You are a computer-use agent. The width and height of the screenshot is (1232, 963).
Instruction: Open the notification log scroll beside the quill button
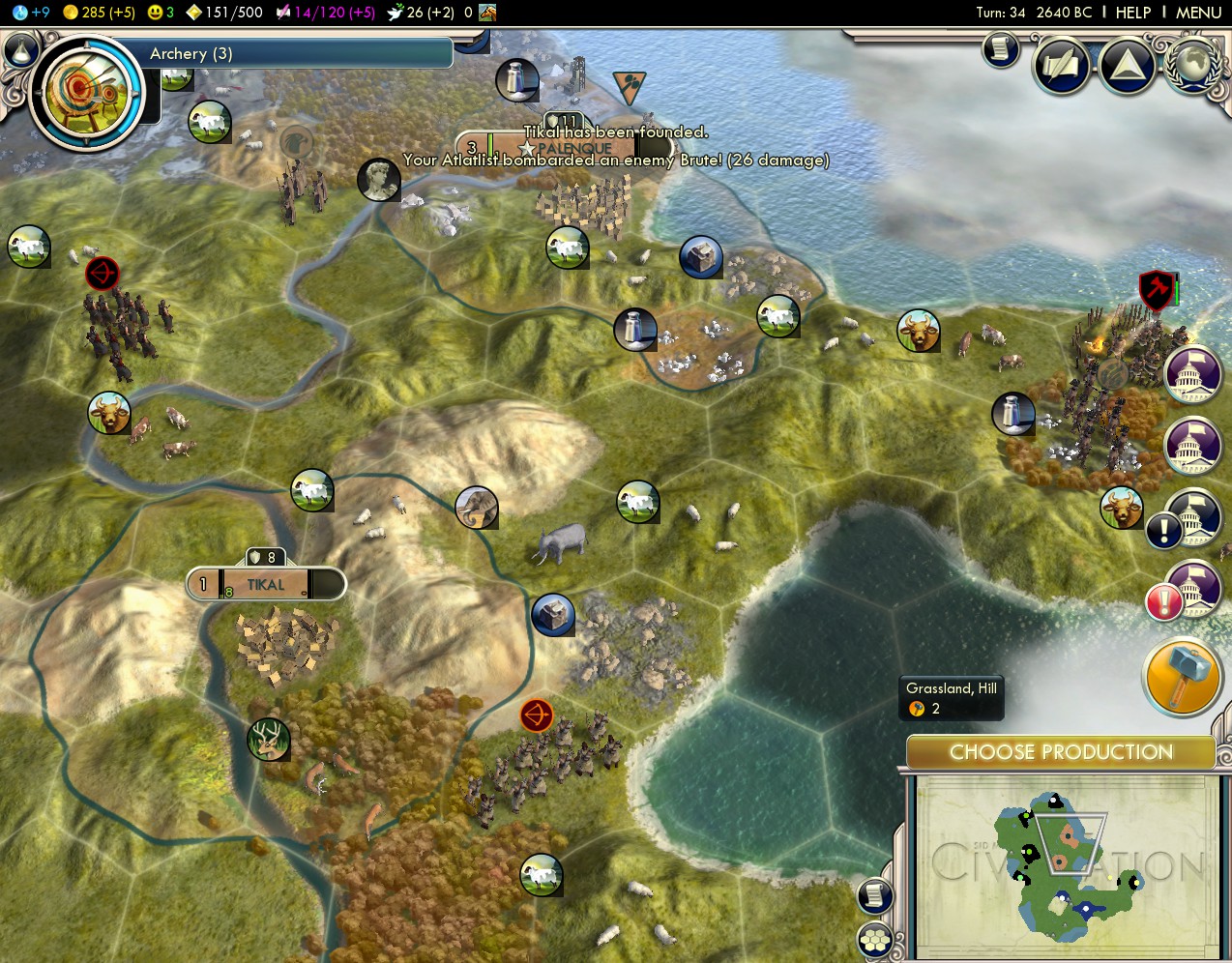coord(1001,49)
